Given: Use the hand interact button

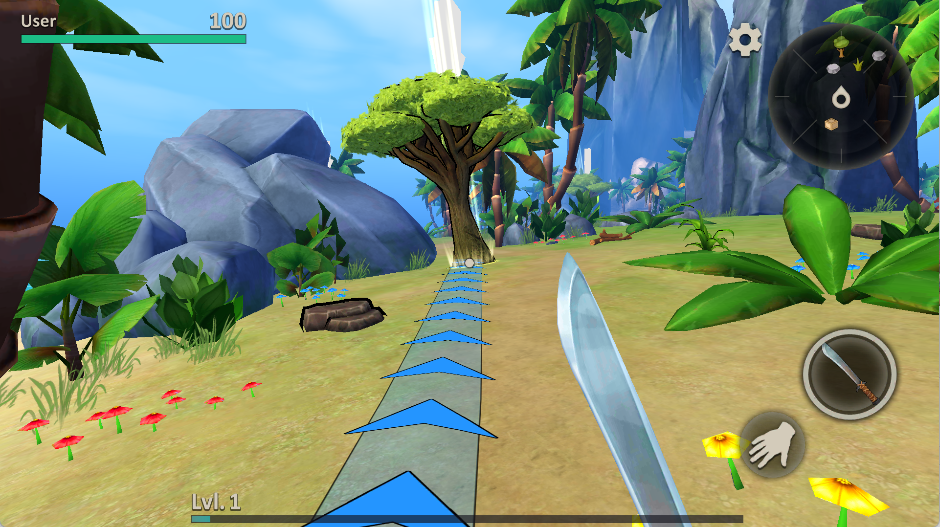Looking at the screenshot, I should [x=773, y=443].
